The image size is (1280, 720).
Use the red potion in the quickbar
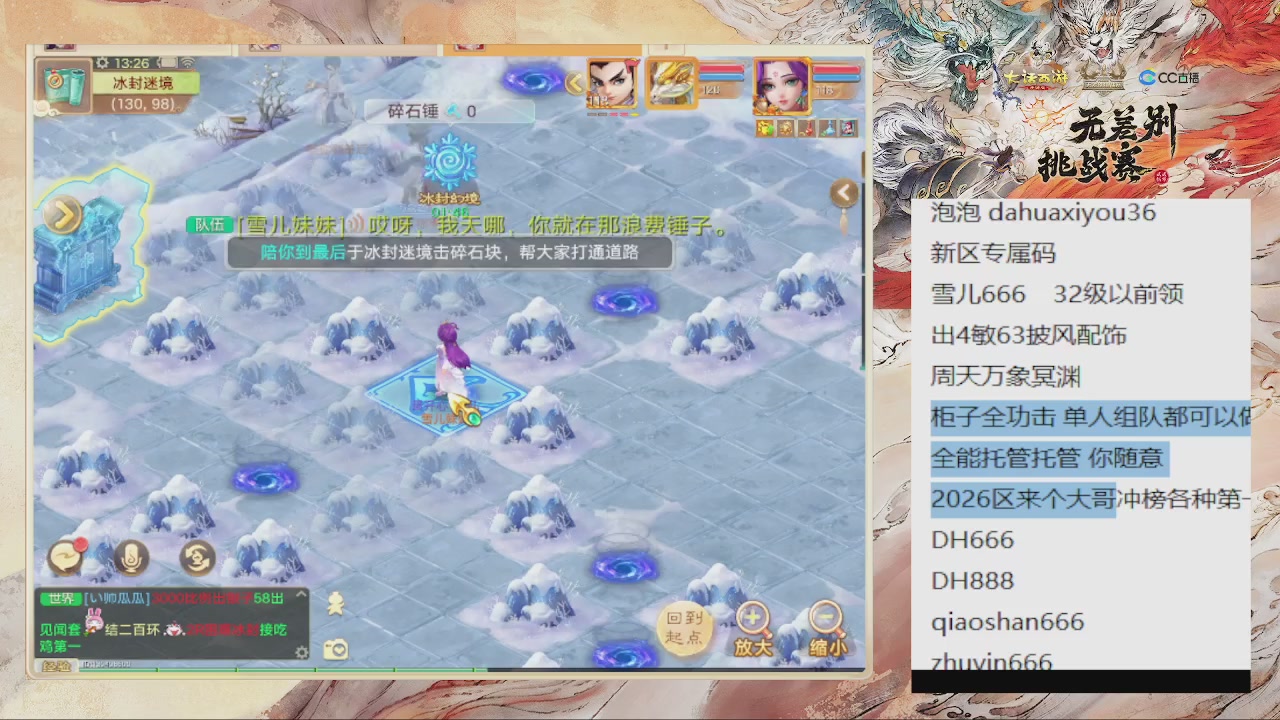[x=806, y=128]
